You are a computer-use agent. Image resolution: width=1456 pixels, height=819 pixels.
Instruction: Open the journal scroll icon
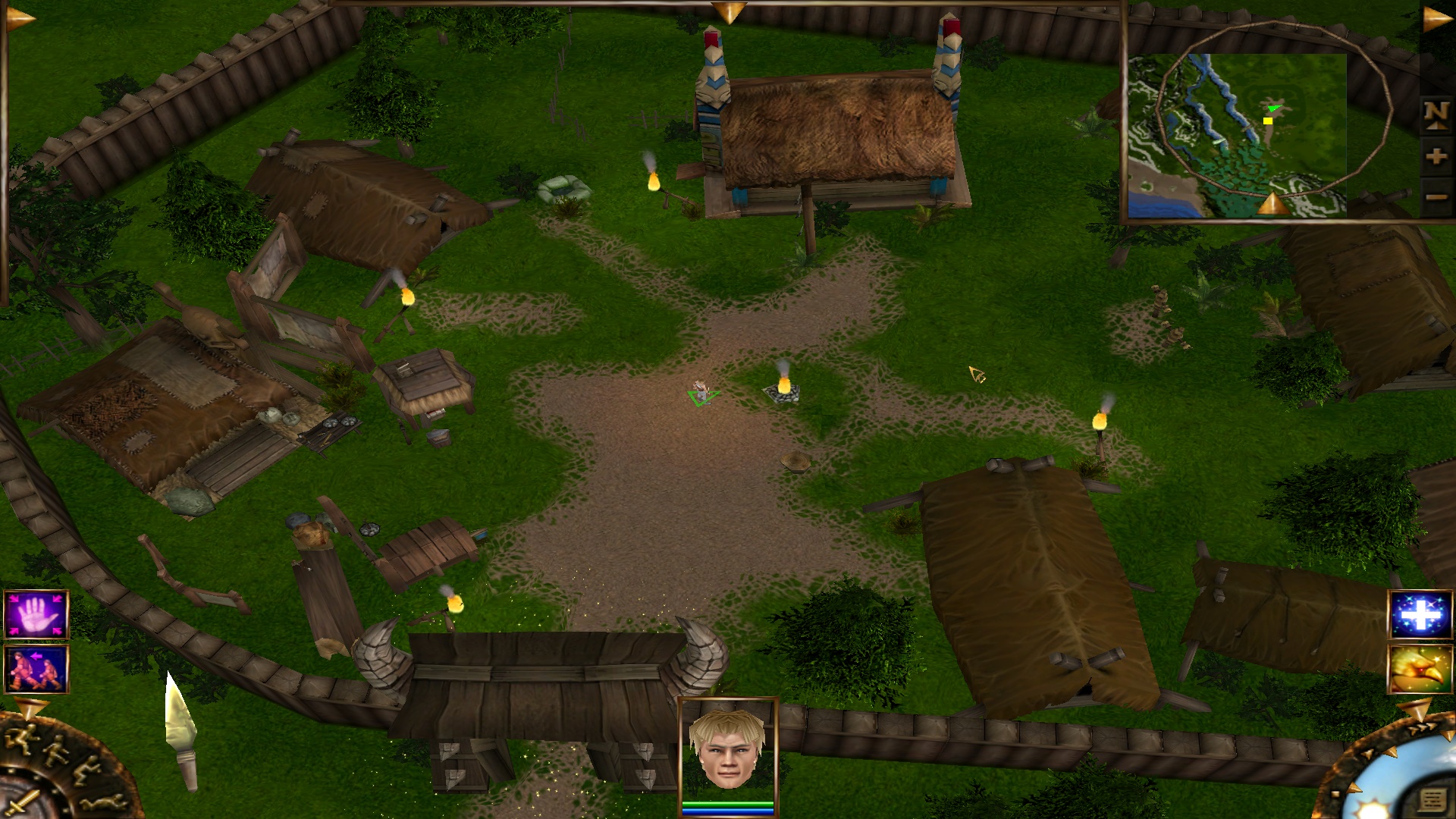pyautogui.click(x=1432, y=801)
